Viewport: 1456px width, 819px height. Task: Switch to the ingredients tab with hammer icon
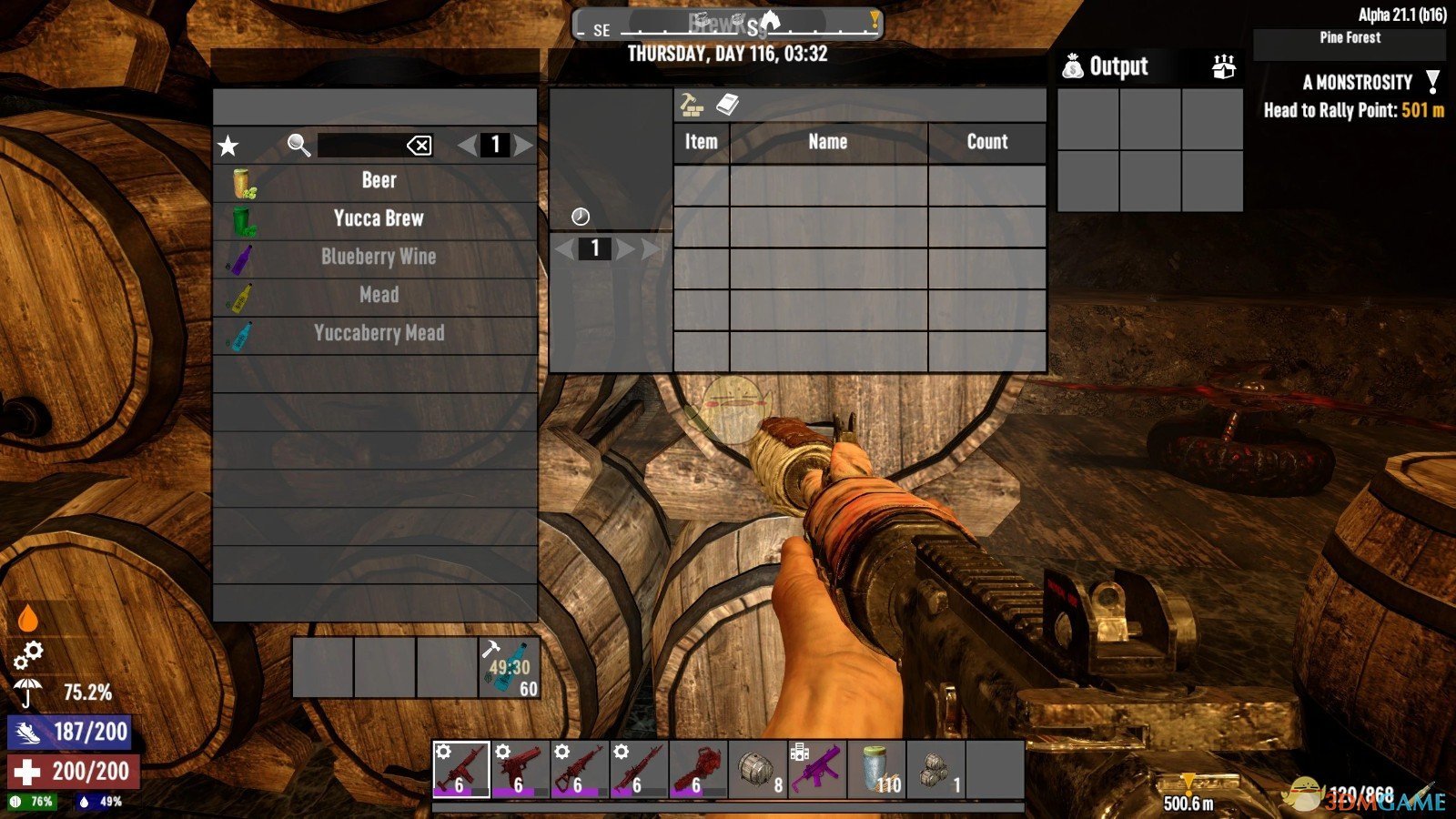point(692,106)
